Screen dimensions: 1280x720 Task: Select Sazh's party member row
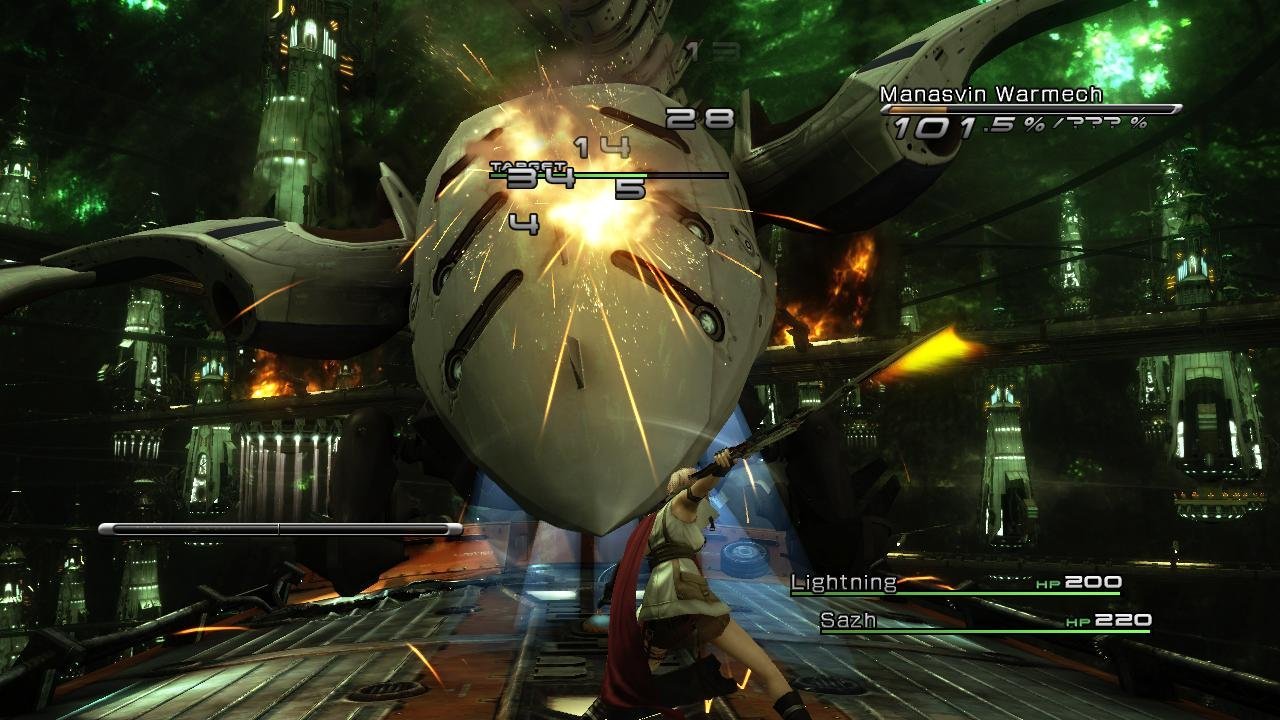pyautogui.click(x=984, y=621)
